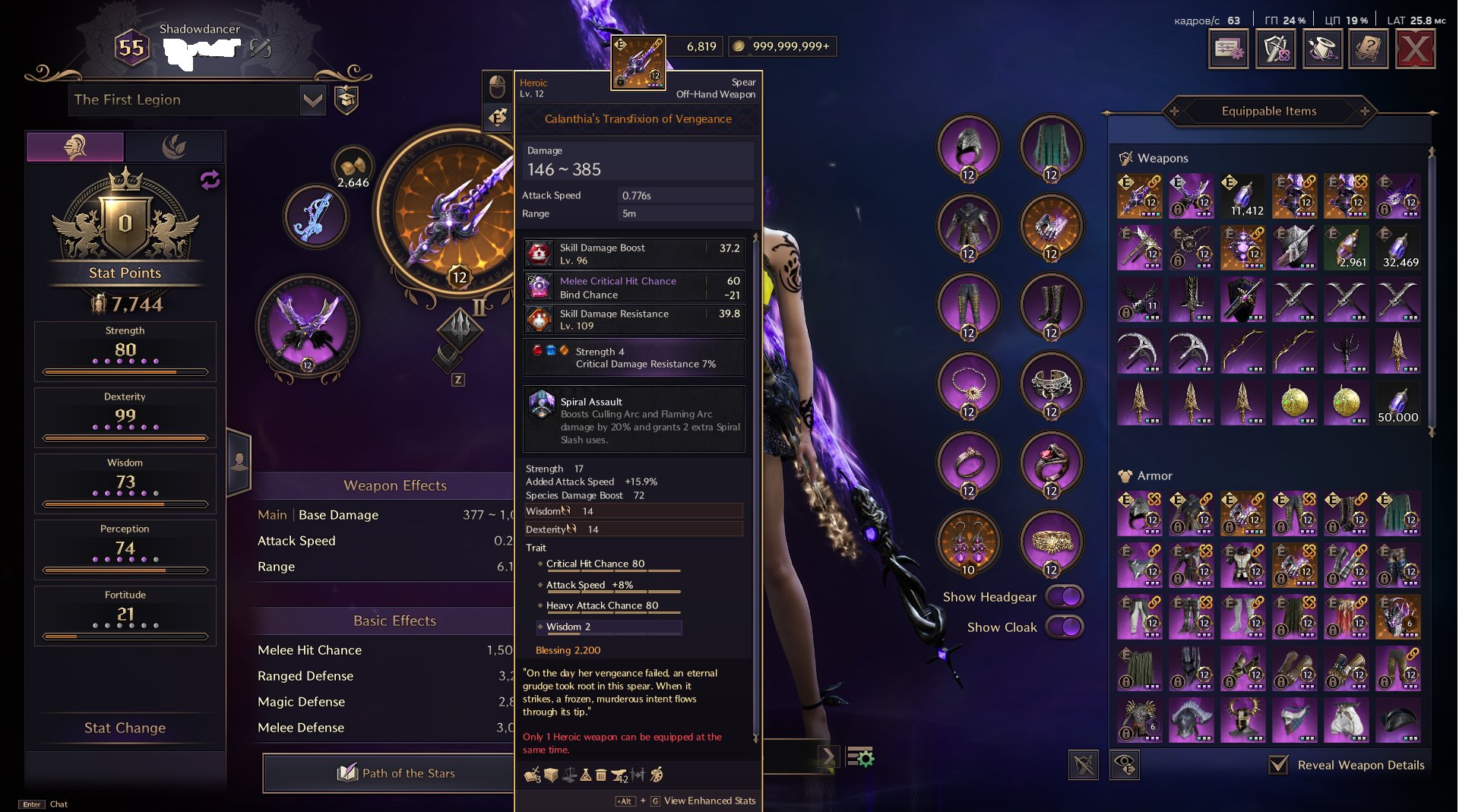Toggle the Show Headgear switch
This screenshot has height=812, width=1459.
[x=1065, y=597]
